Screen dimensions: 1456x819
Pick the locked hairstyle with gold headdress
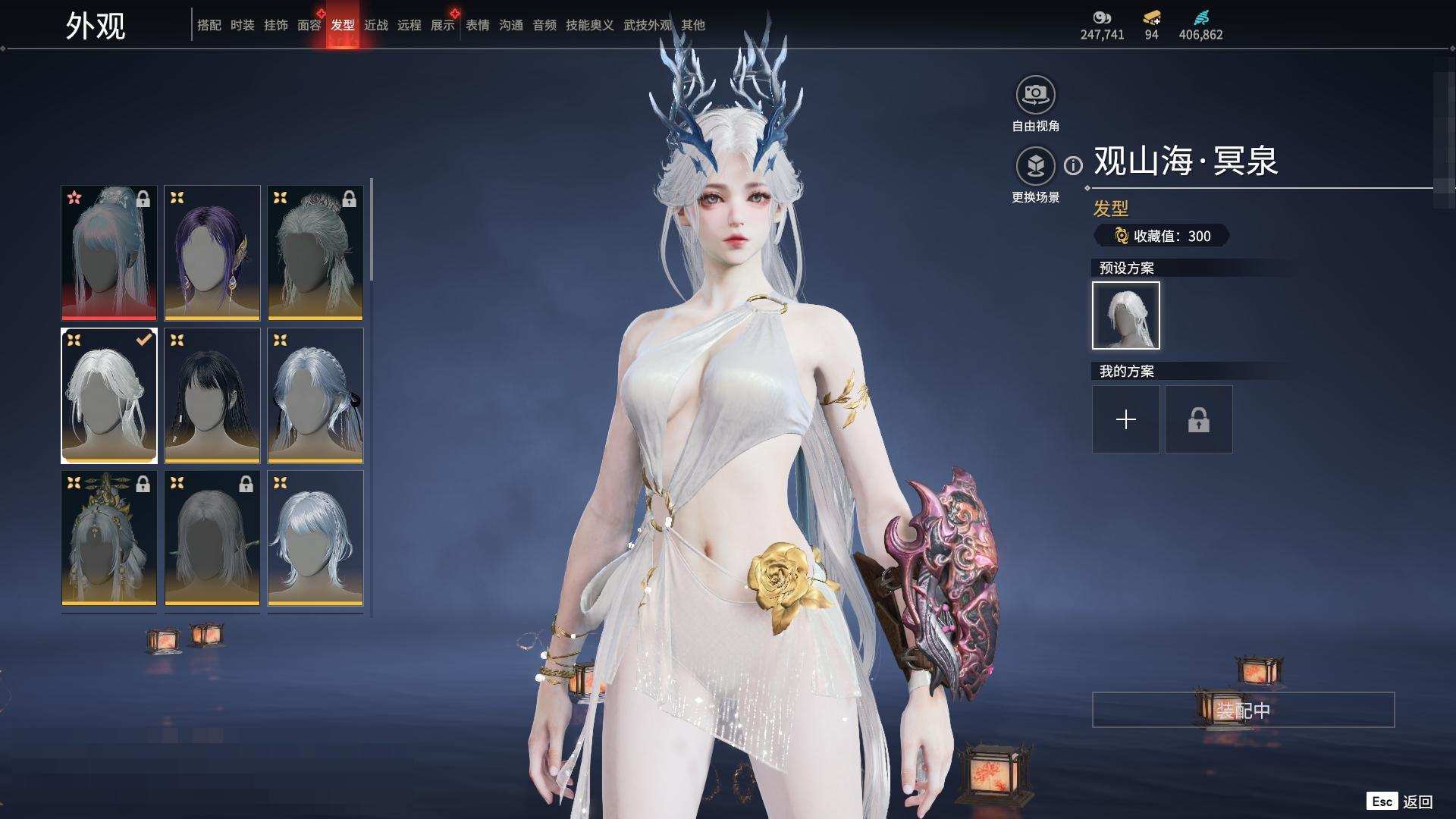pos(109,538)
